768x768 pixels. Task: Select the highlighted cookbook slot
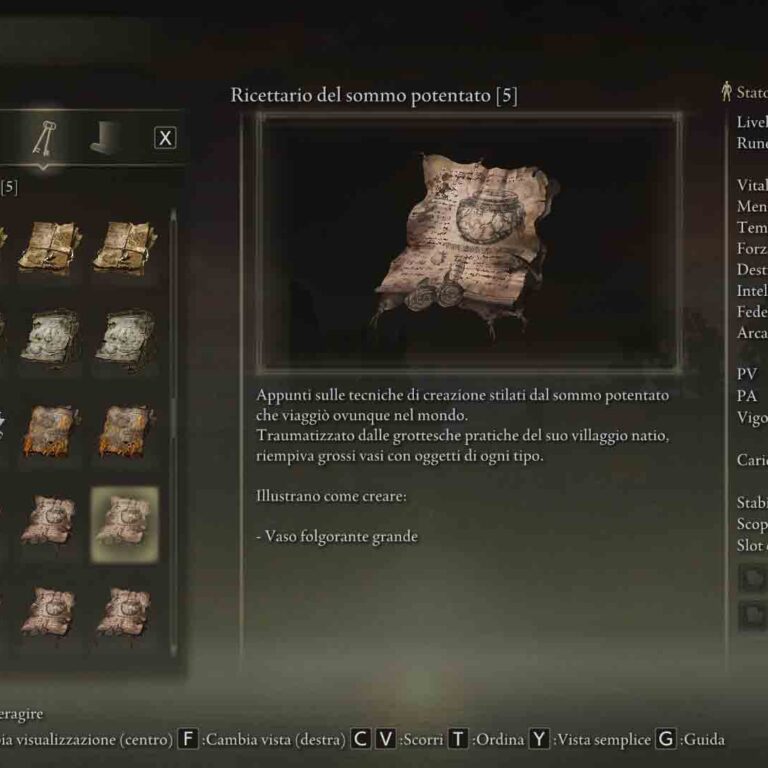[124, 521]
